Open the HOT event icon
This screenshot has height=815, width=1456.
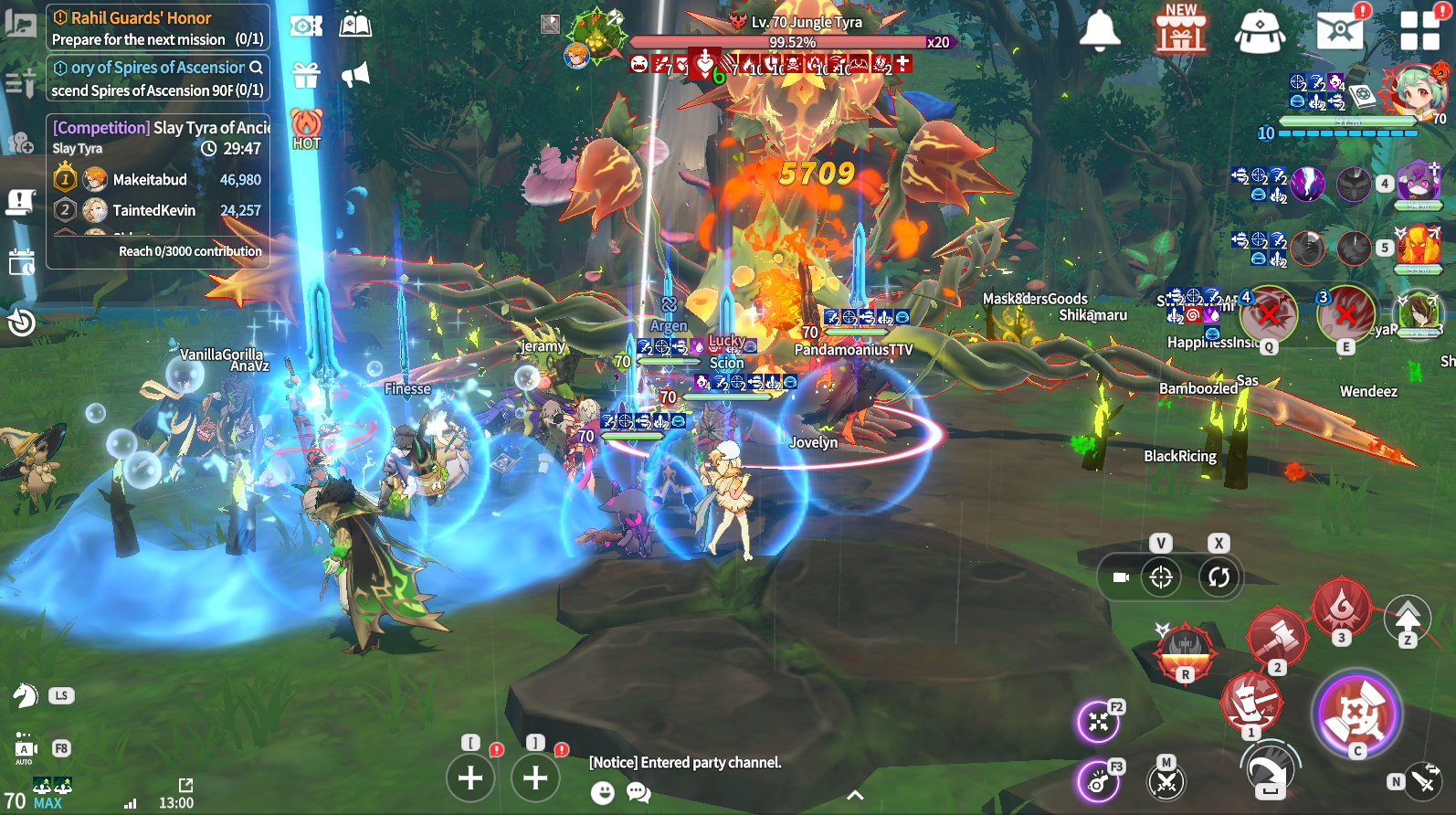(307, 128)
